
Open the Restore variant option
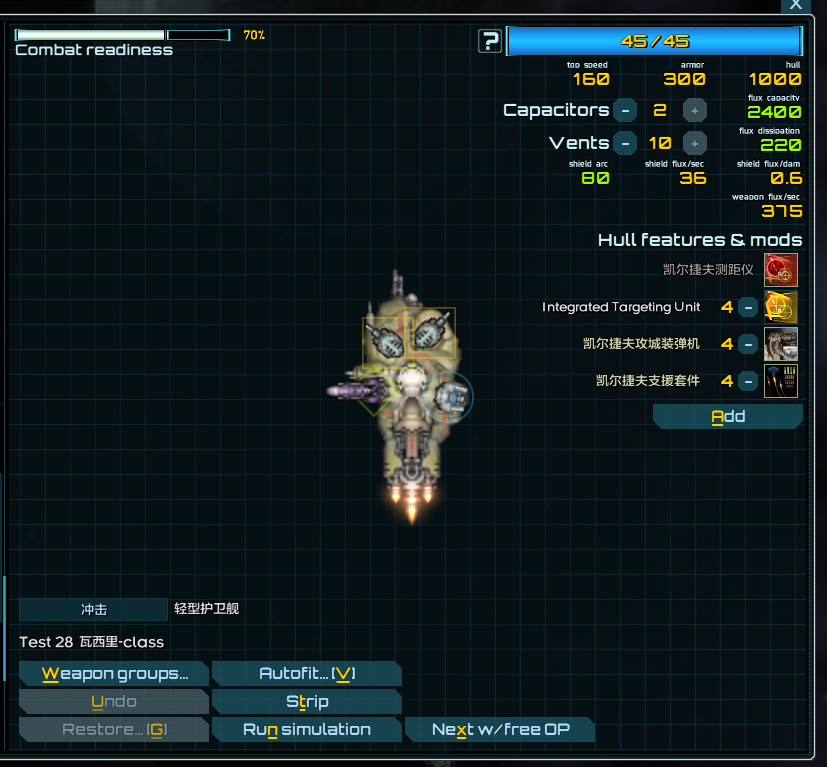click(x=114, y=730)
